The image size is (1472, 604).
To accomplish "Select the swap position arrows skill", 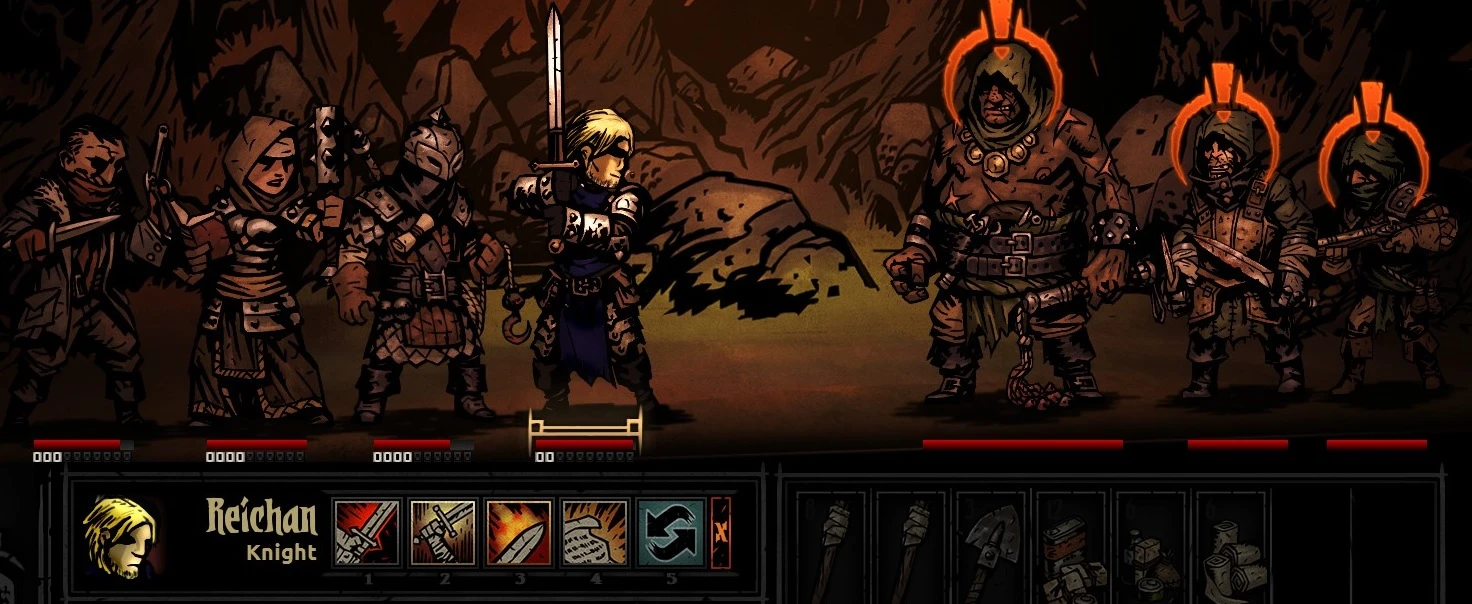I will pyautogui.click(x=671, y=533).
